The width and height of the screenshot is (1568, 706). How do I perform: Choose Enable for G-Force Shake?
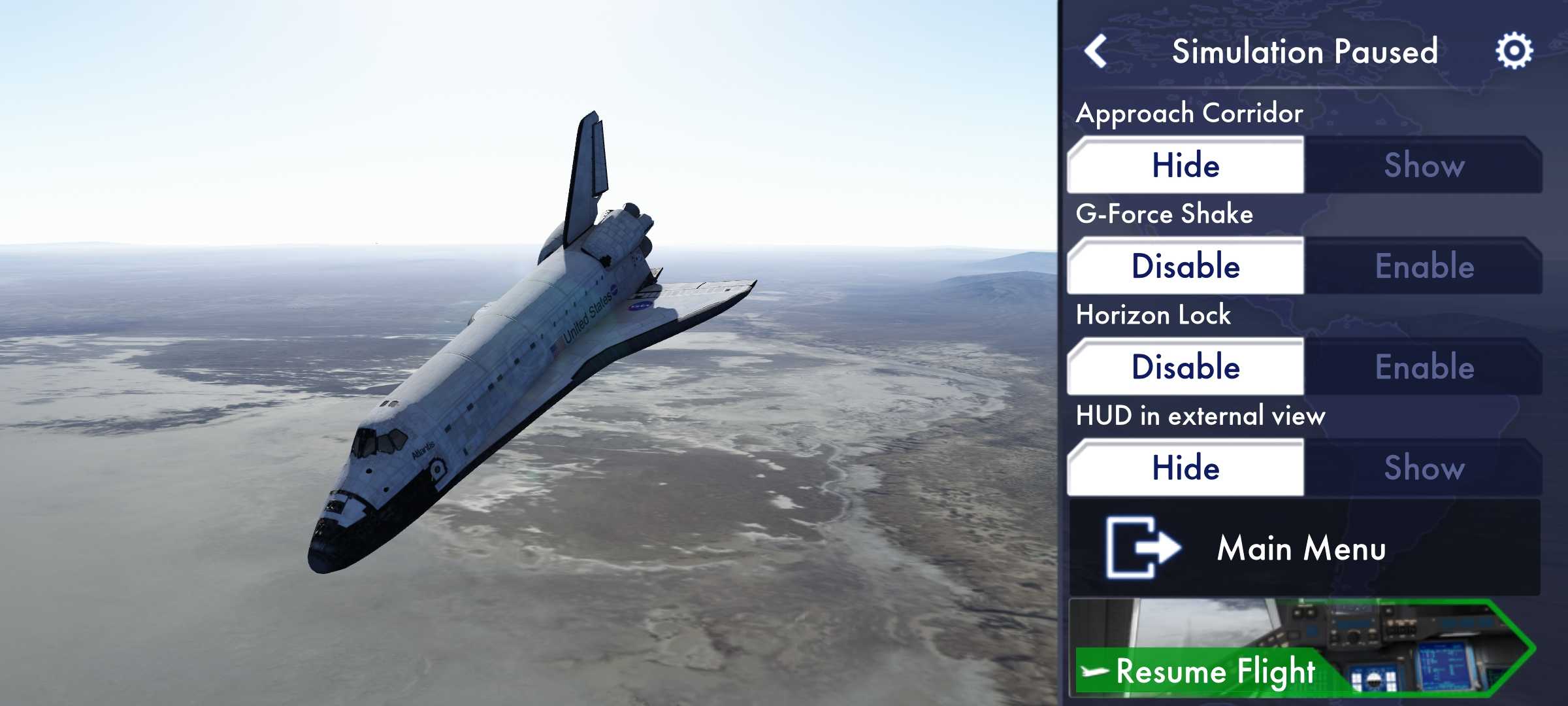coord(1424,266)
